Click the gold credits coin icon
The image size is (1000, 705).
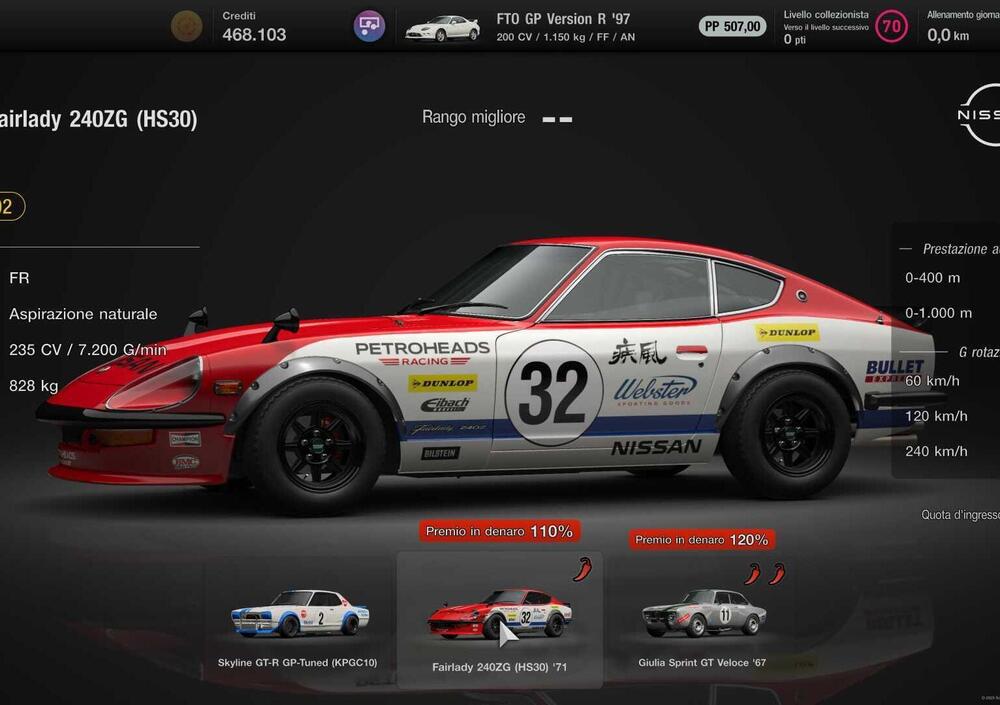[x=186, y=26]
